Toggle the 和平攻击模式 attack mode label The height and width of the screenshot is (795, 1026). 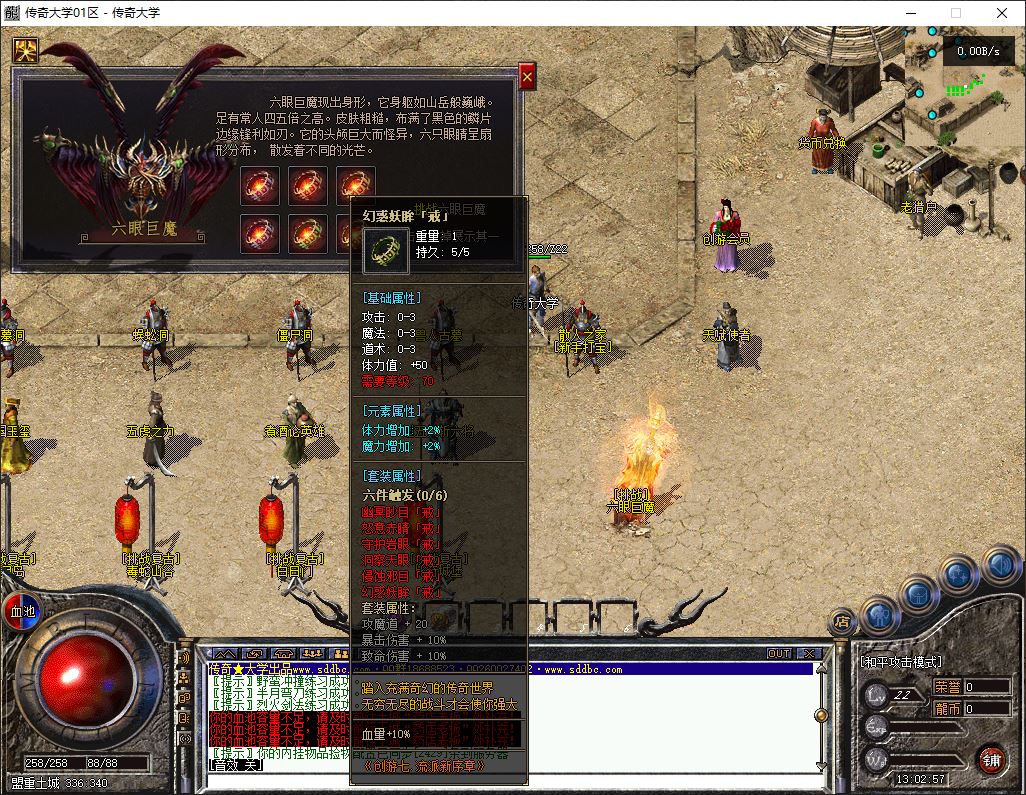coord(901,662)
